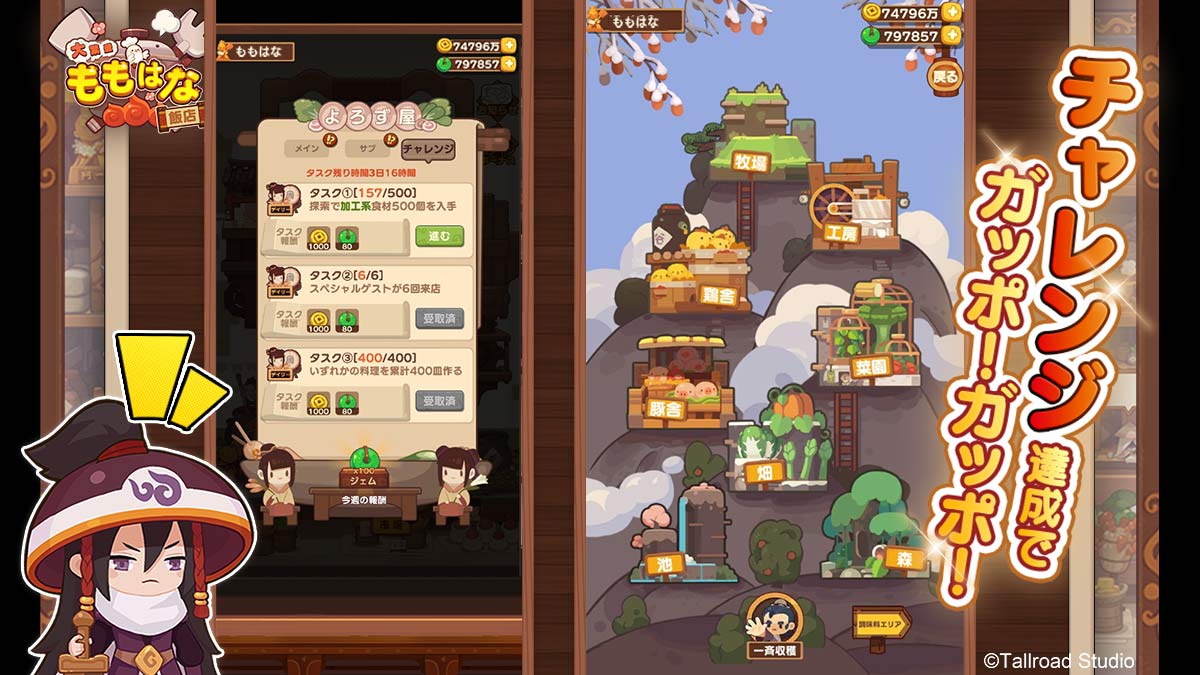Open the 工房 workshop area
The image size is (1200, 675).
(841, 232)
